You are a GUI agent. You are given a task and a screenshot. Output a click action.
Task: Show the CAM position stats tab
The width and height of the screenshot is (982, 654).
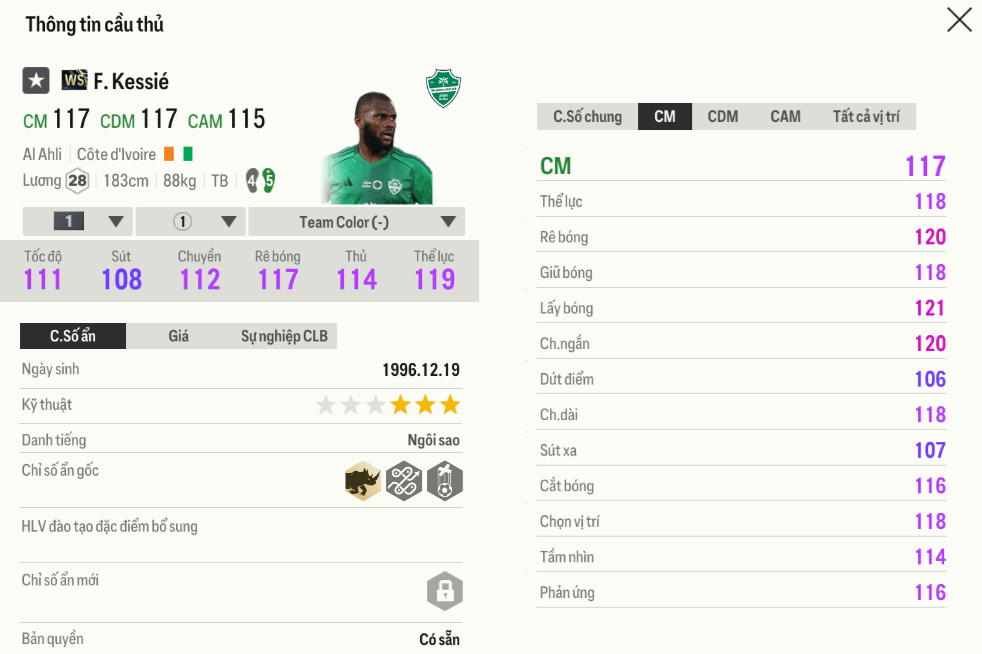785,117
